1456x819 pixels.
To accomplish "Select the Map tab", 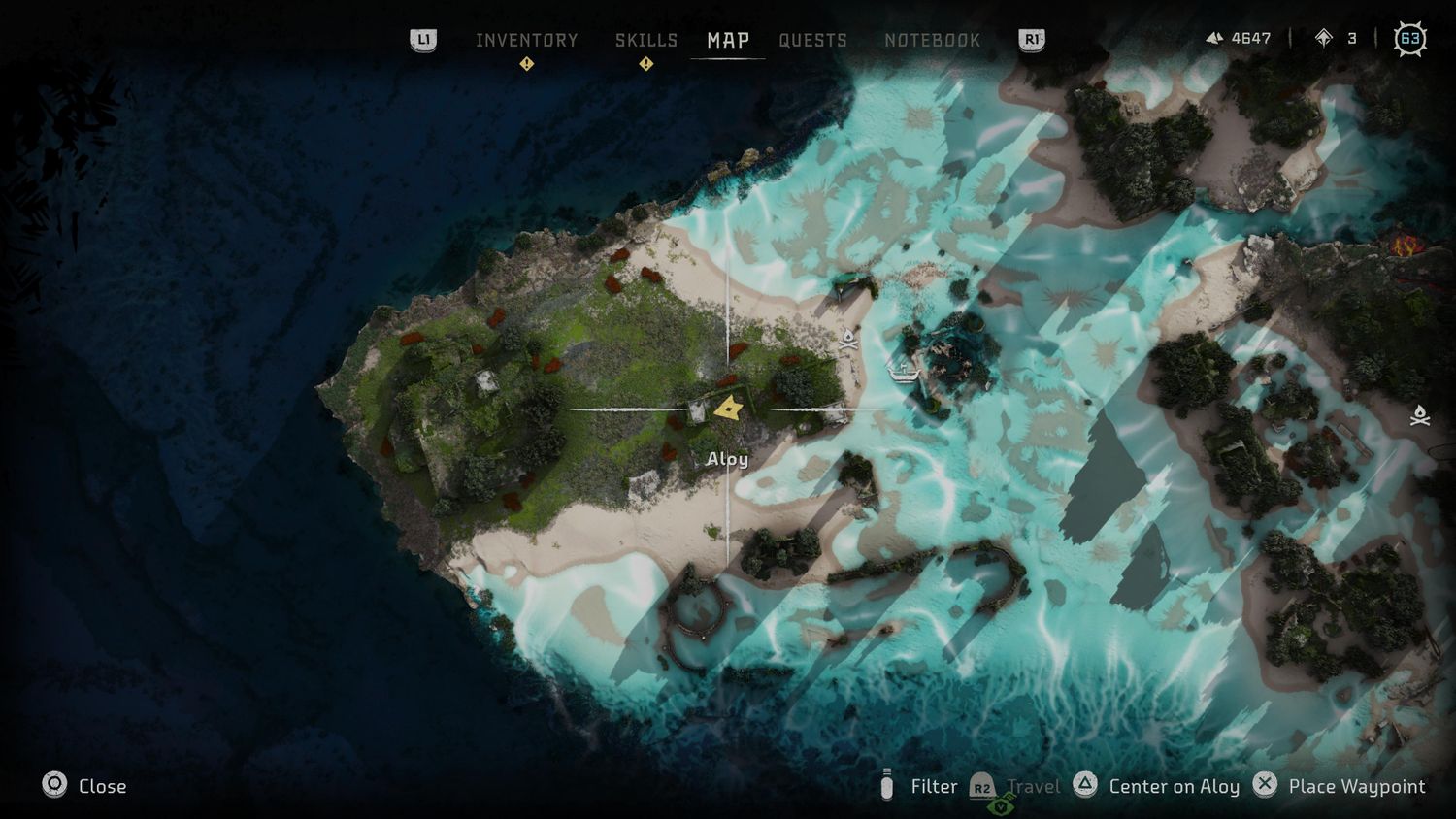I will (727, 40).
